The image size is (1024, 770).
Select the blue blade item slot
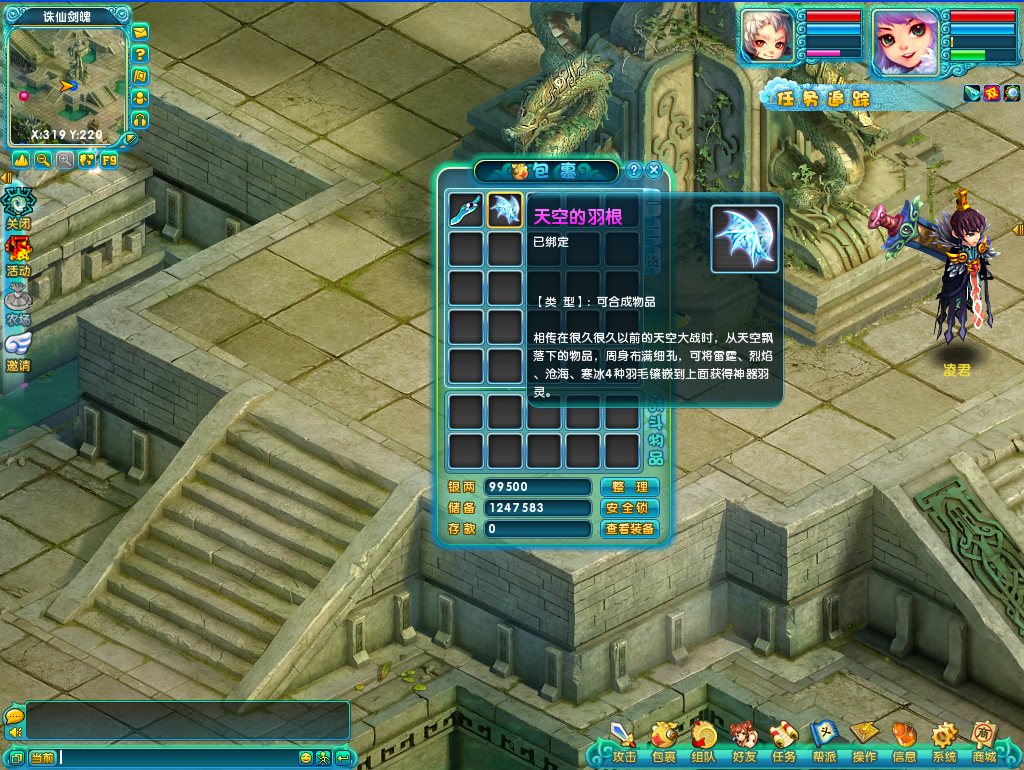click(x=466, y=210)
